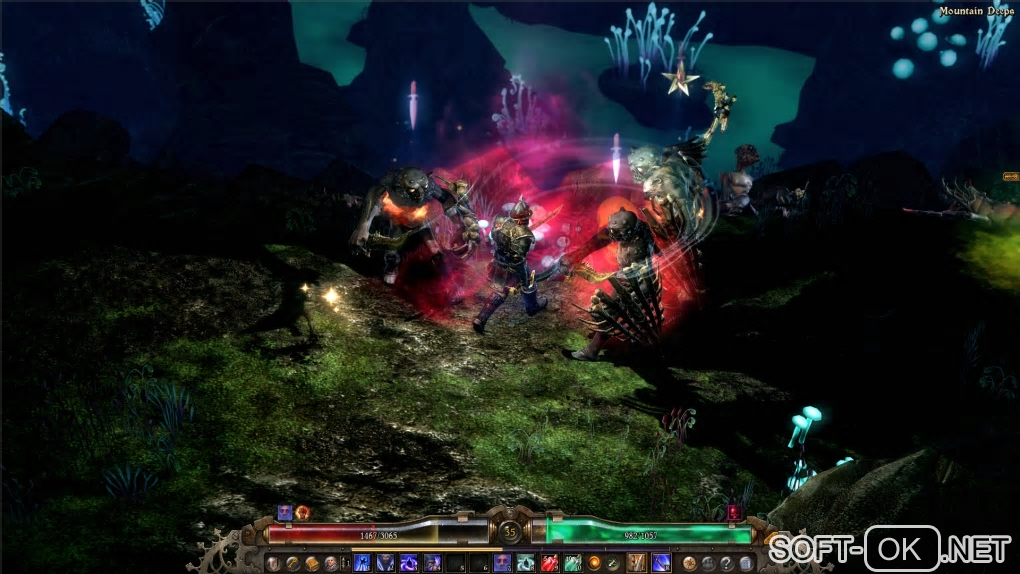Open the character sheet button
This screenshot has height=574, width=1020.
(273, 563)
